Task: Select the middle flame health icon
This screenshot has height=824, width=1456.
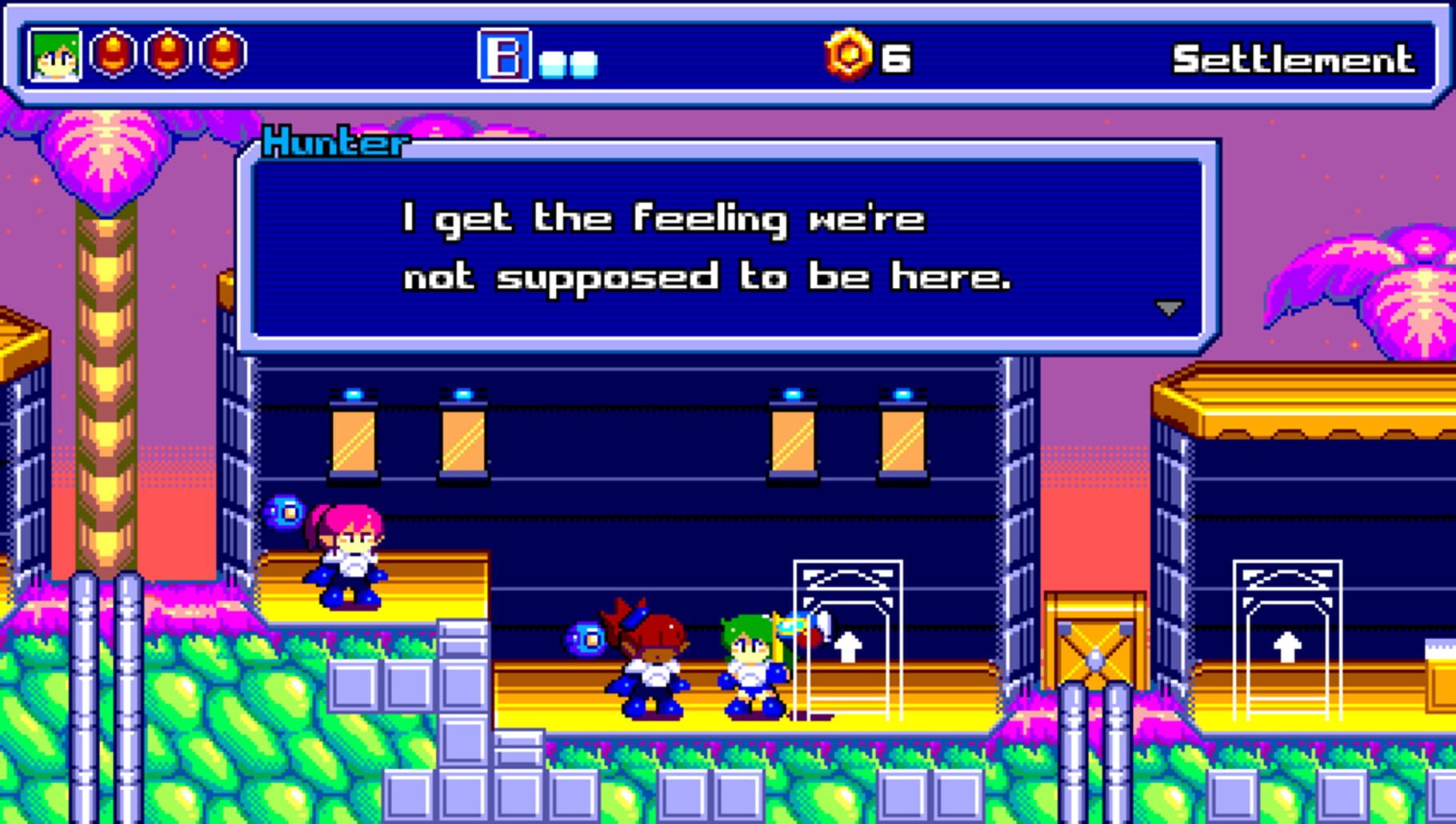Action: point(166,56)
